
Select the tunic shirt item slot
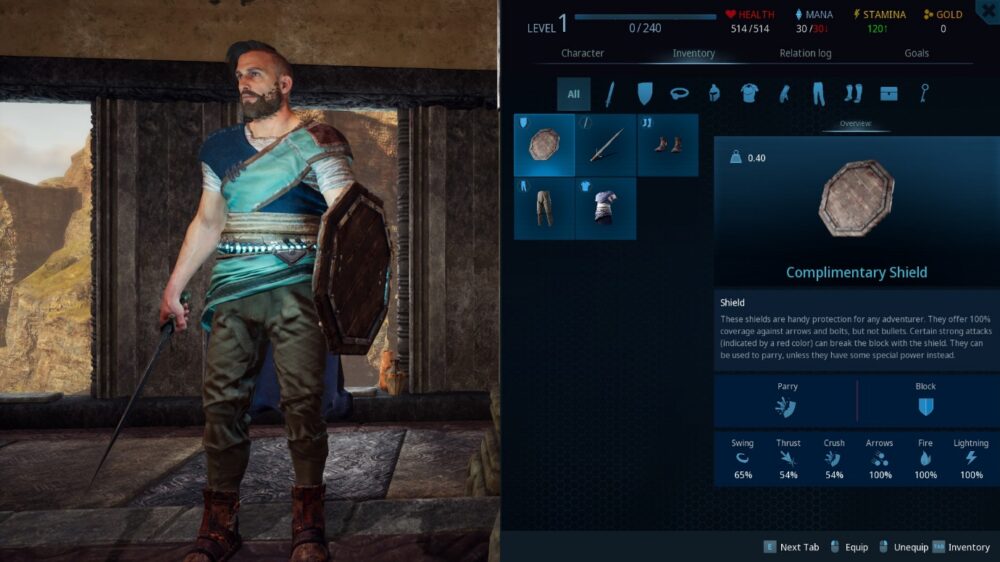pos(606,208)
